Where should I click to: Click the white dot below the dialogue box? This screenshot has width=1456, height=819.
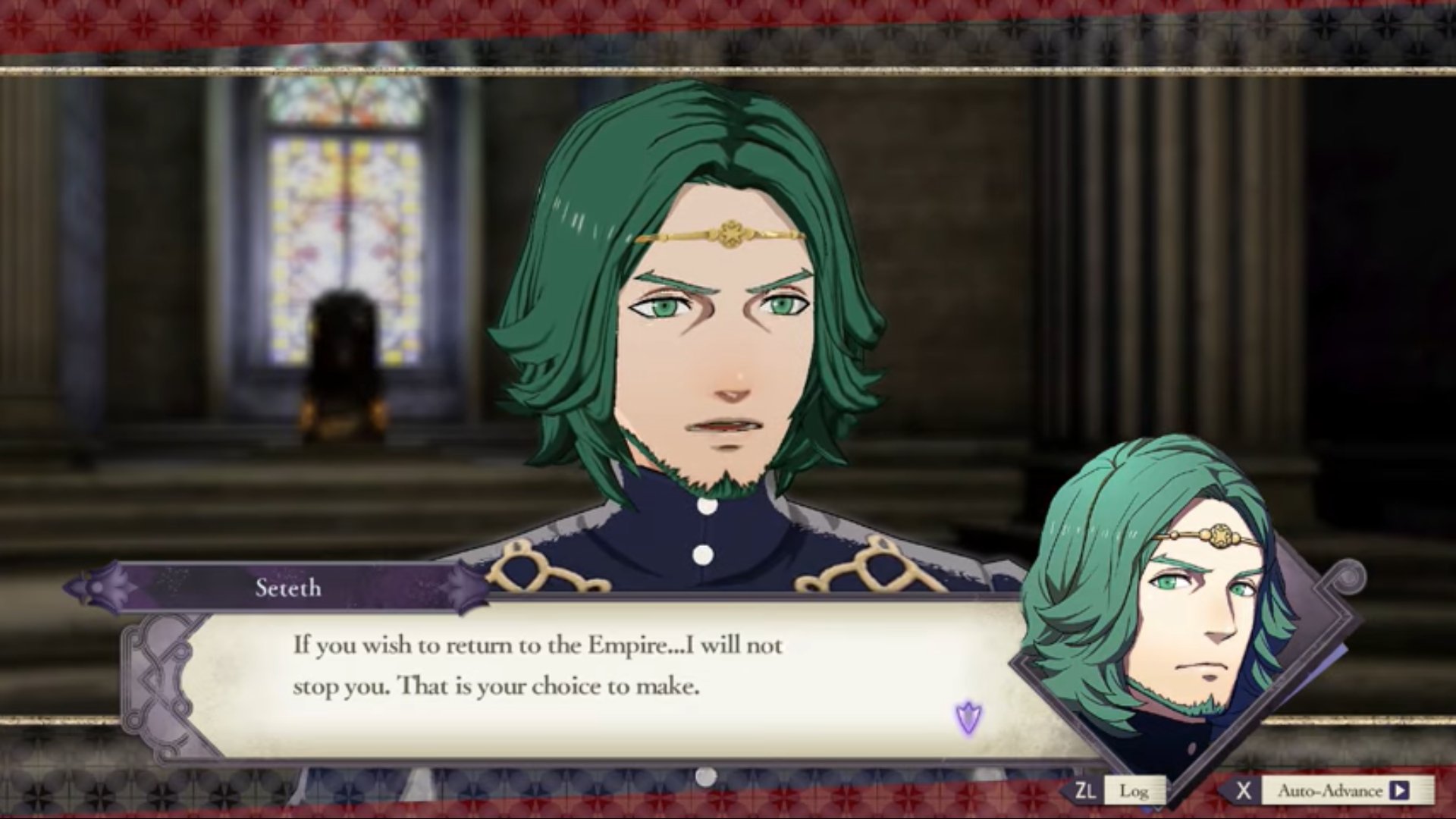click(705, 775)
